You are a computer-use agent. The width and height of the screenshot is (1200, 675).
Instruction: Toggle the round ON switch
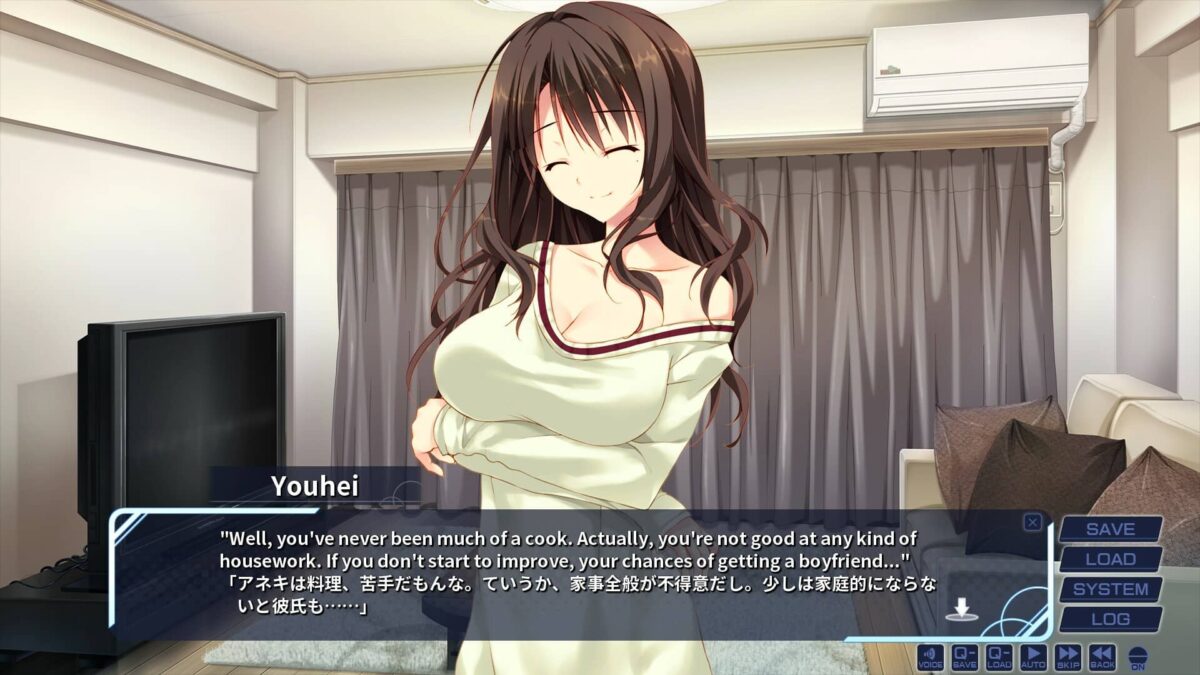click(1138, 658)
